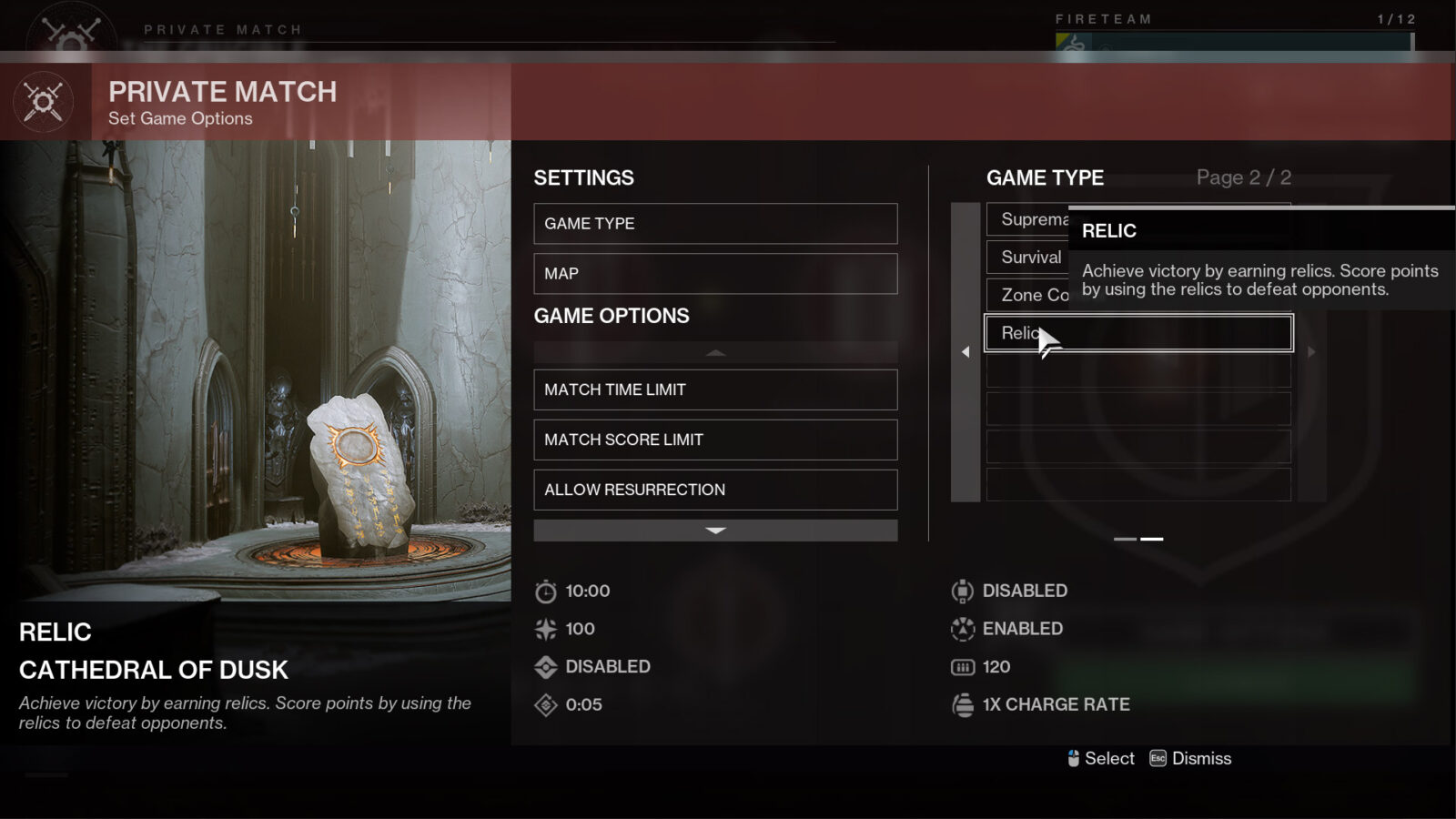The height and width of the screenshot is (819, 1456).
Task: Collapse game options using the up arrow
Action: click(x=715, y=352)
